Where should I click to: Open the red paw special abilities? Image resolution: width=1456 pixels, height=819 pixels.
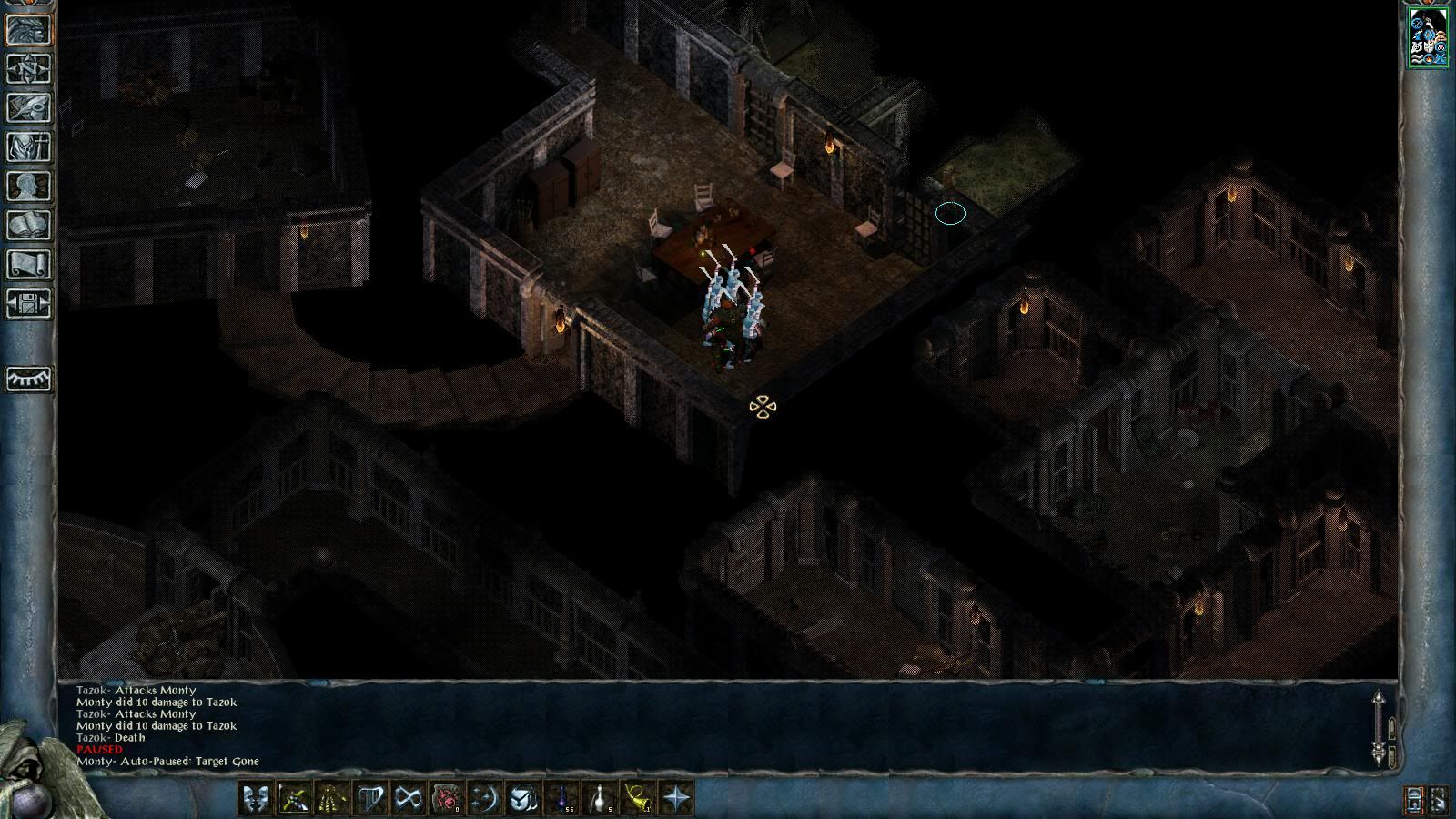(446, 799)
